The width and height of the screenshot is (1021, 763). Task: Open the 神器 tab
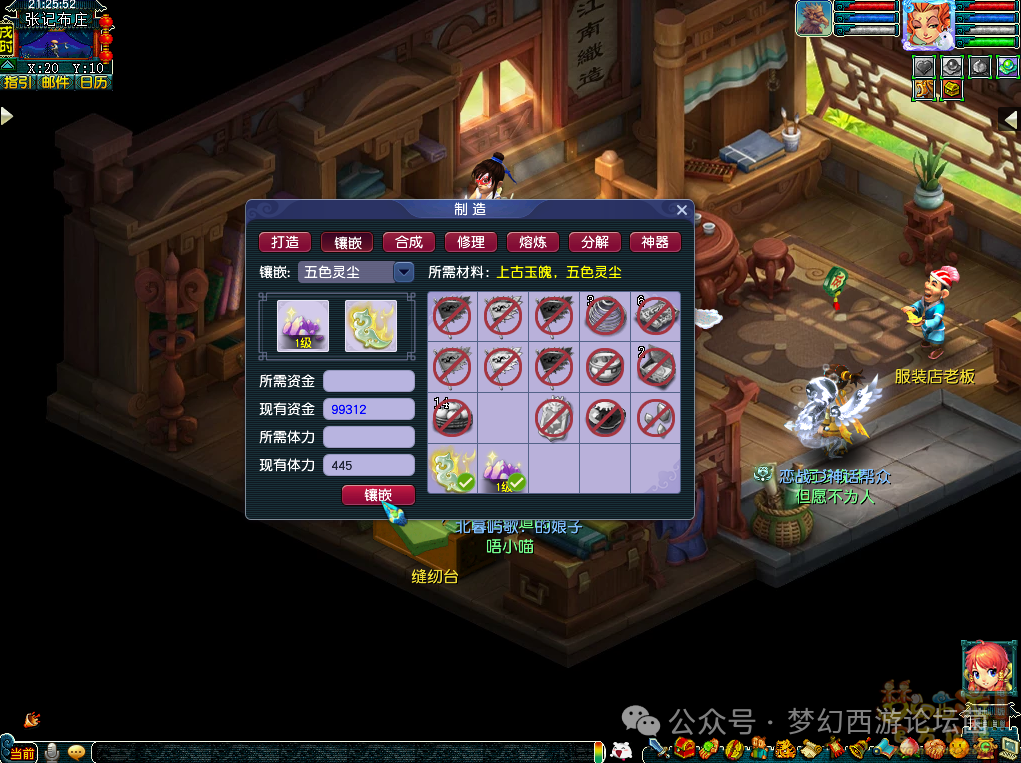pos(655,242)
